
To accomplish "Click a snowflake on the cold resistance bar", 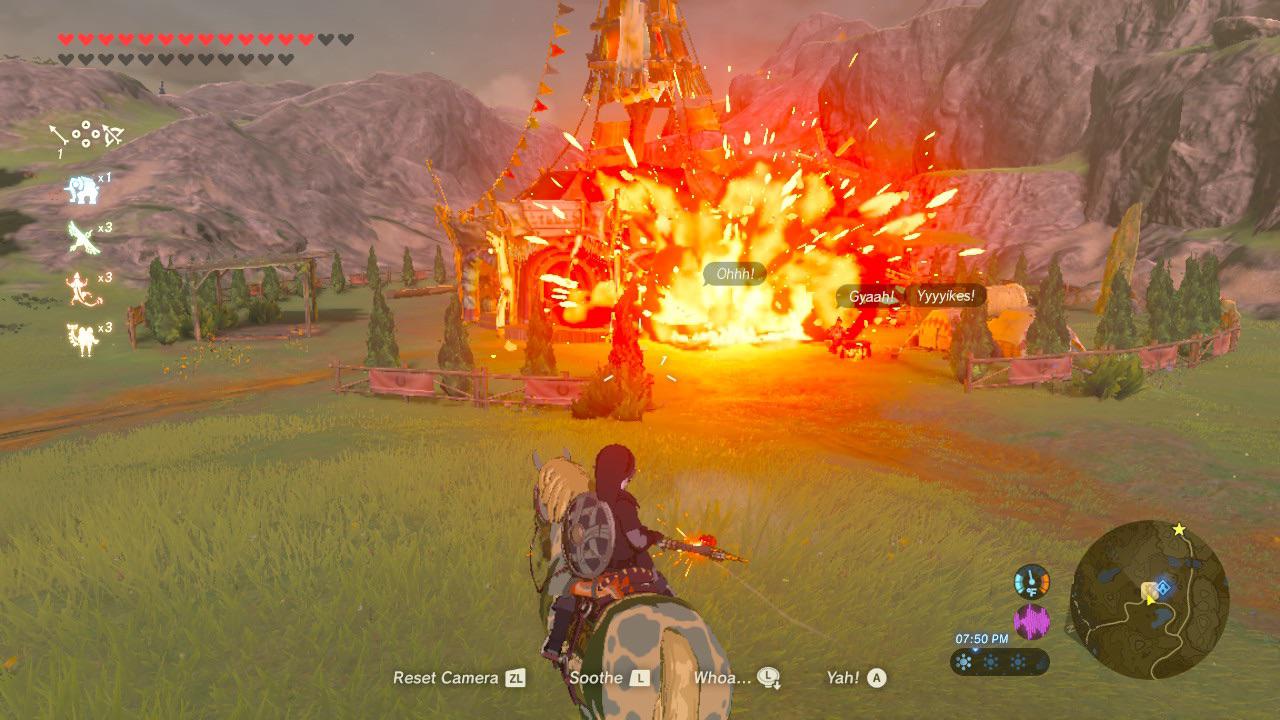I will (964, 662).
